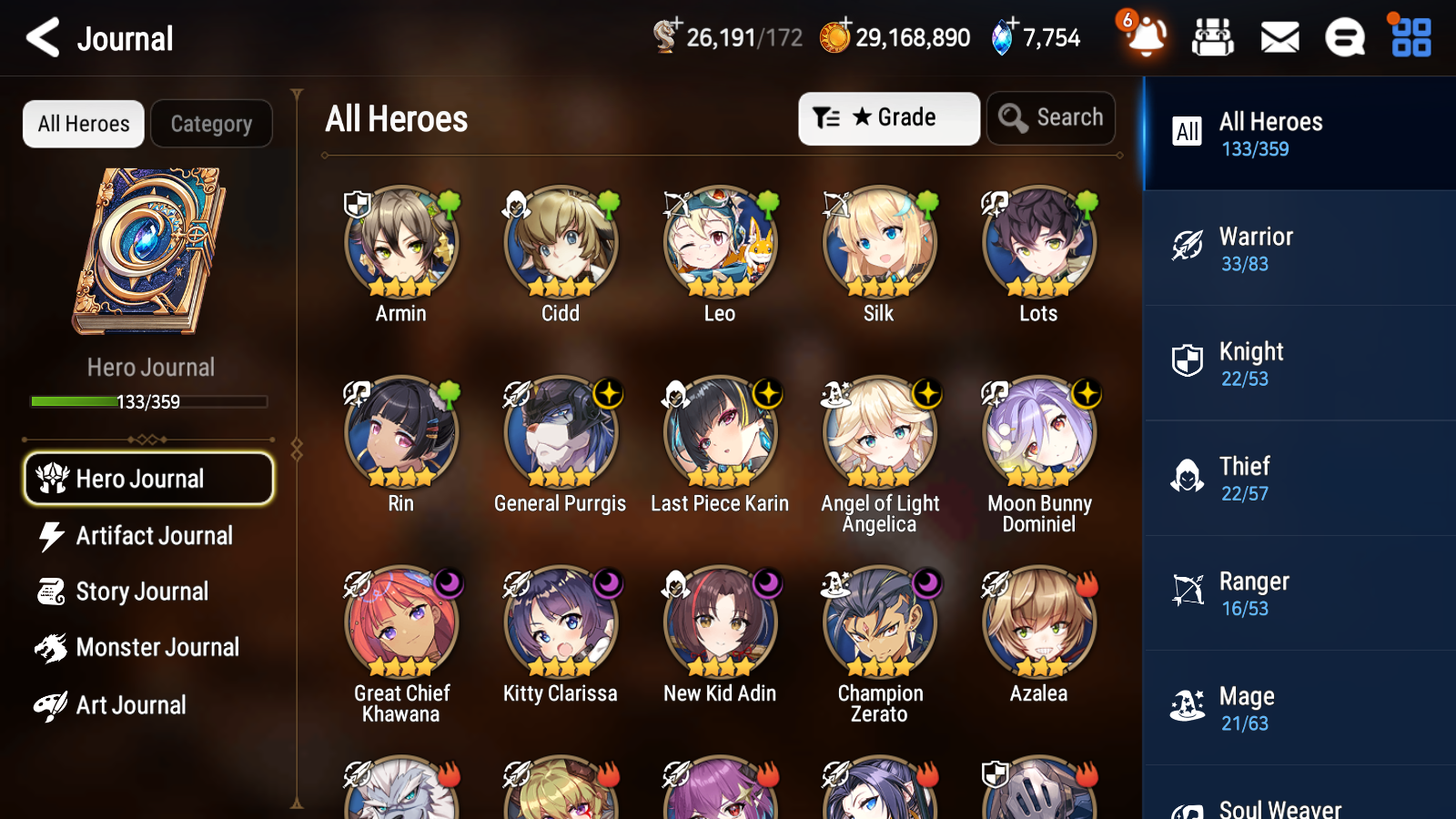Click the plus beside the gold counter

[x=843, y=27]
